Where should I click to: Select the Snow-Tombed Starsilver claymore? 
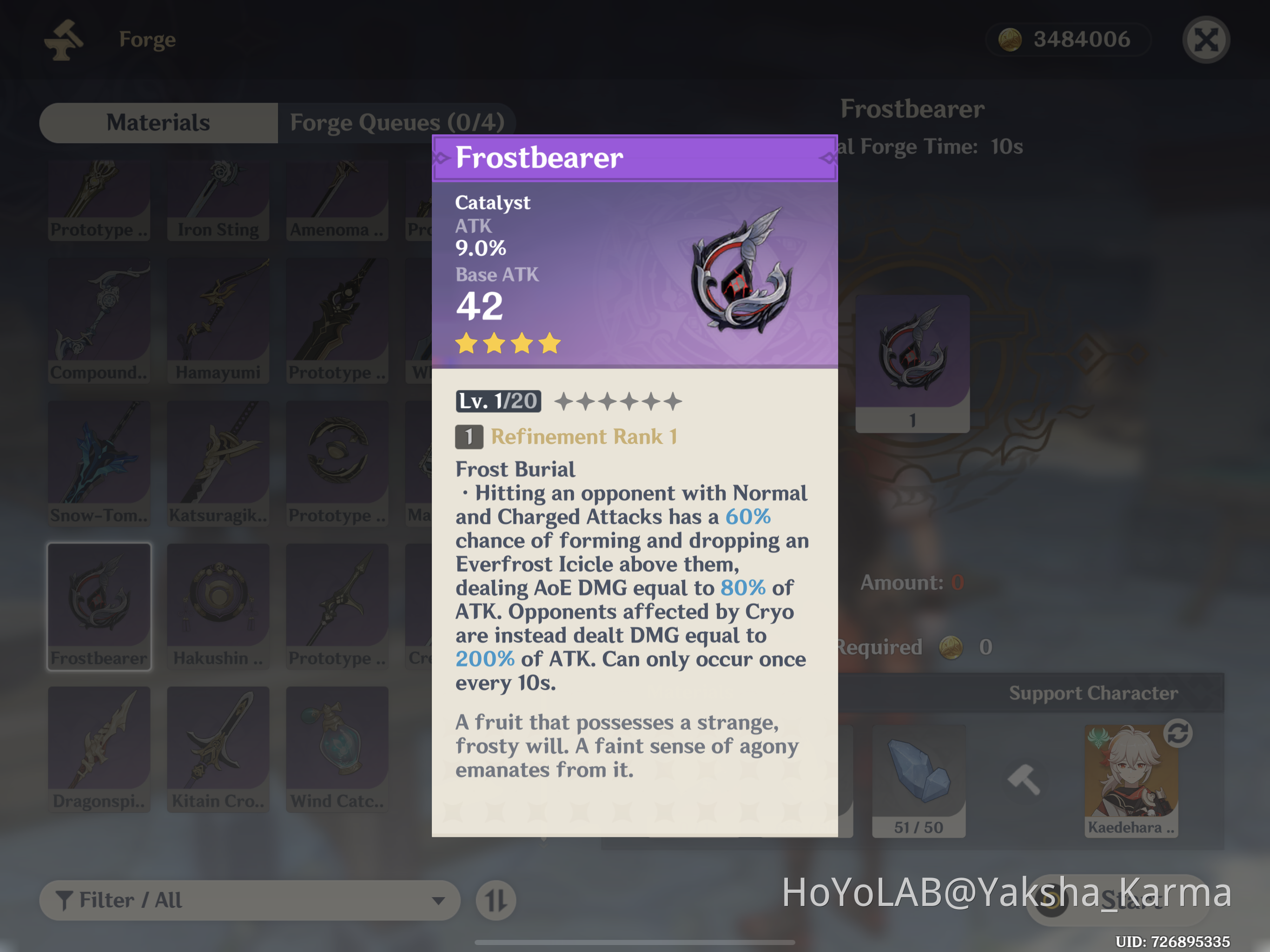(99, 462)
